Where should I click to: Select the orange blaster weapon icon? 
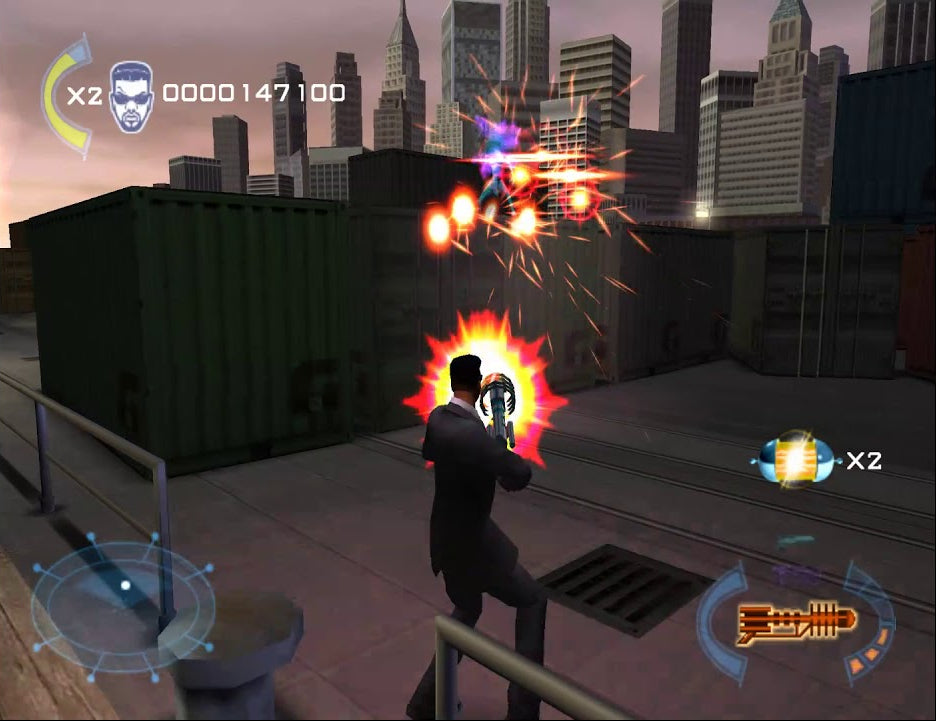(x=797, y=620)
